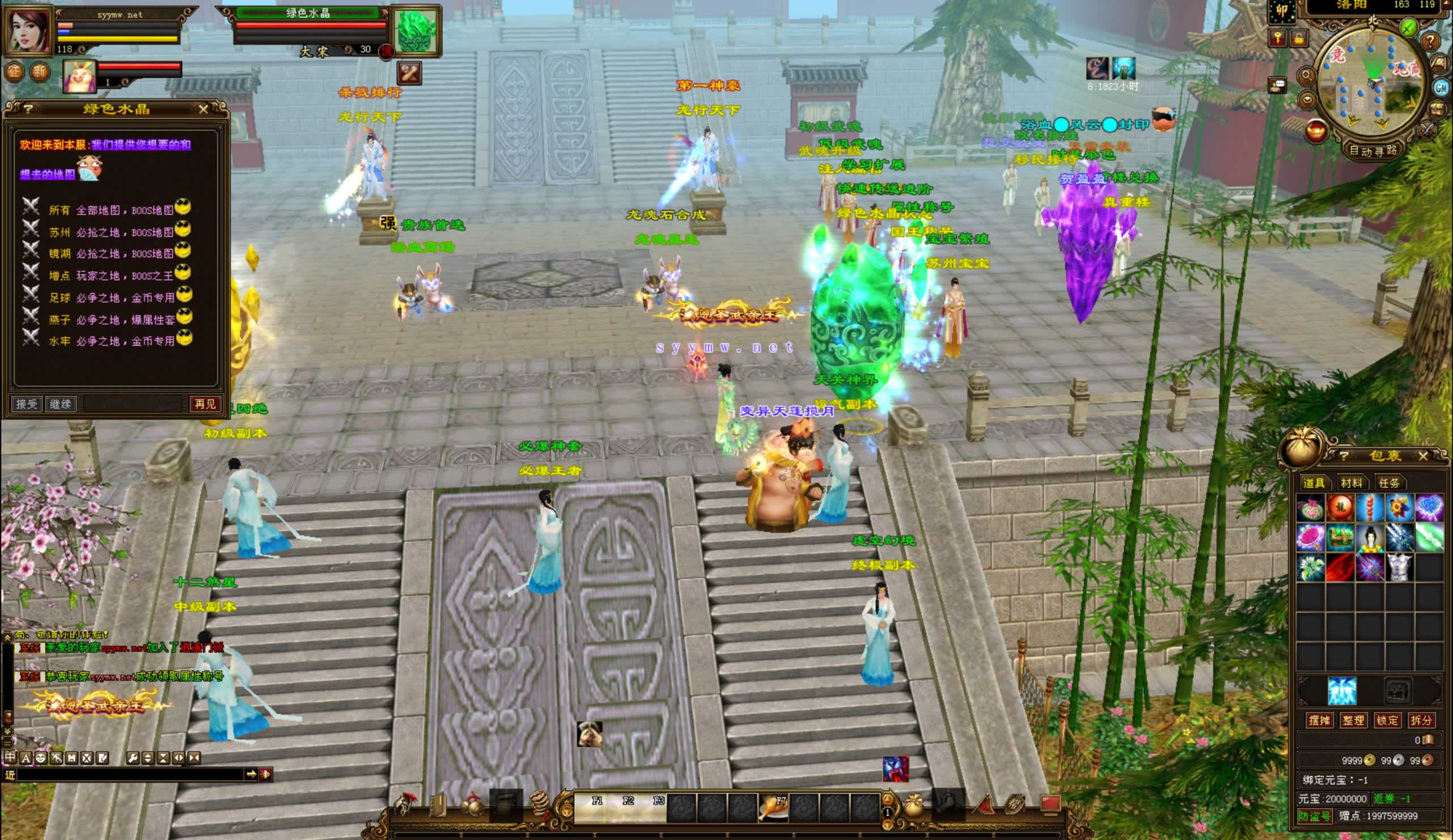
Task: Click the 再见 goodbye button
Action: click(x=205, y=404)
